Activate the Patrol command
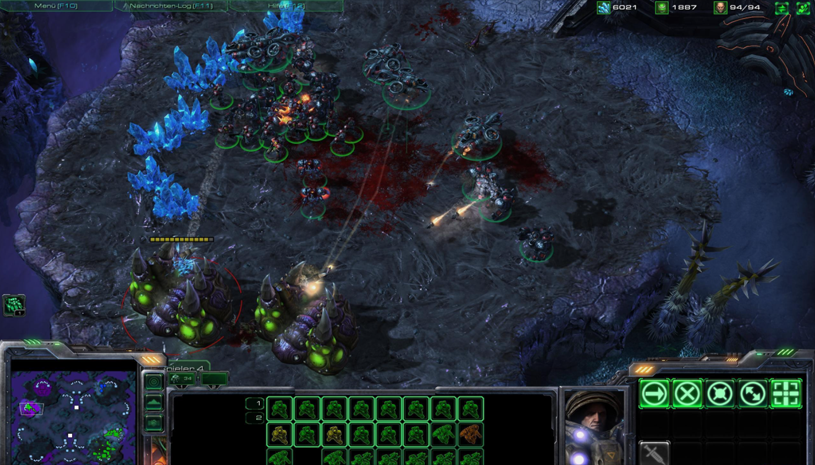 click(753, 393)
